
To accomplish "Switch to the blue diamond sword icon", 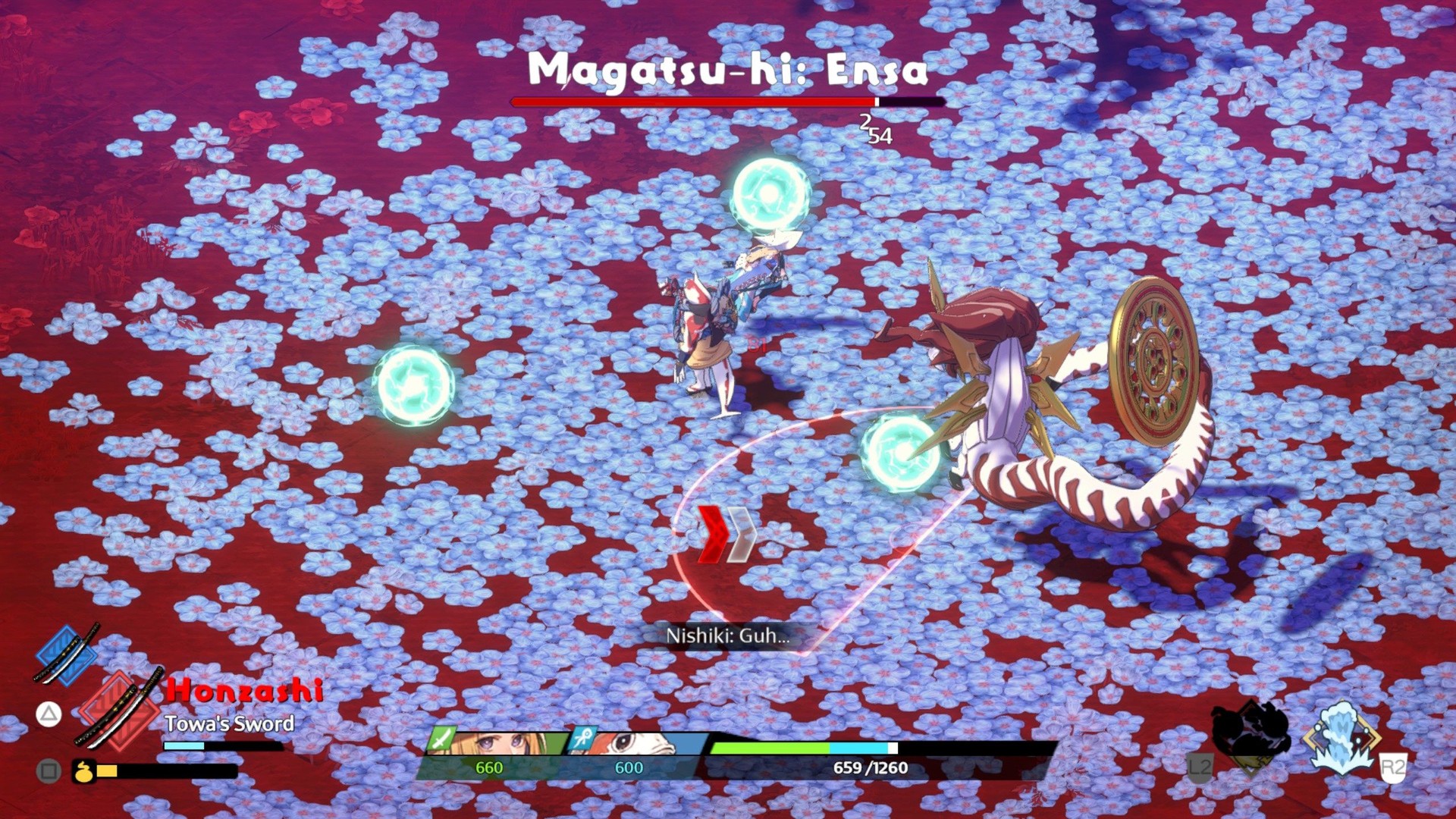I will pyautogui.click(x=67, y=654).
